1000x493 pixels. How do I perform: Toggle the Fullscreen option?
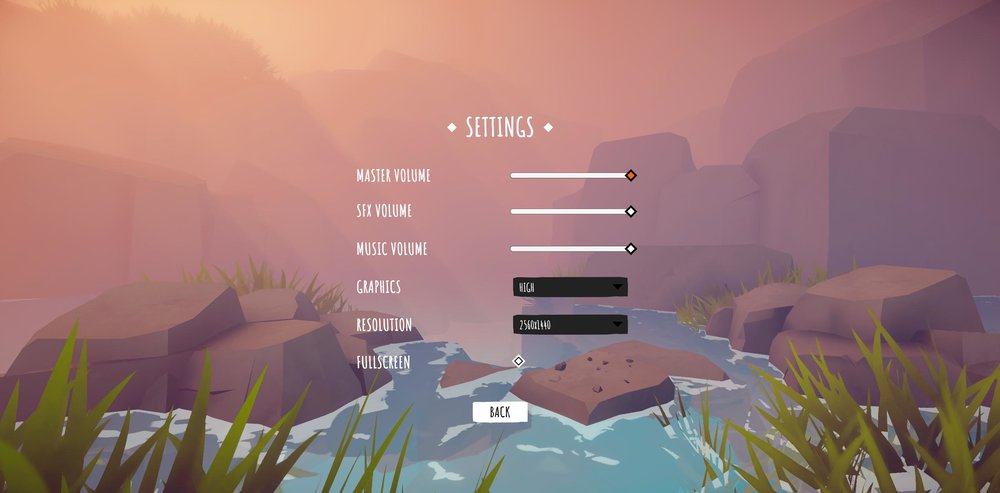click(x=518, y=361)
